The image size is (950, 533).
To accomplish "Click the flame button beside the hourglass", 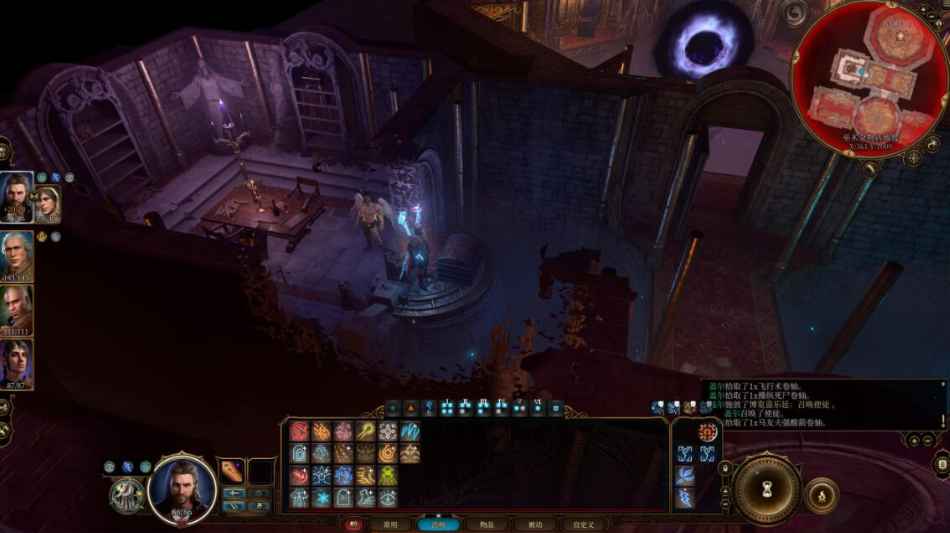I will 822,495.
